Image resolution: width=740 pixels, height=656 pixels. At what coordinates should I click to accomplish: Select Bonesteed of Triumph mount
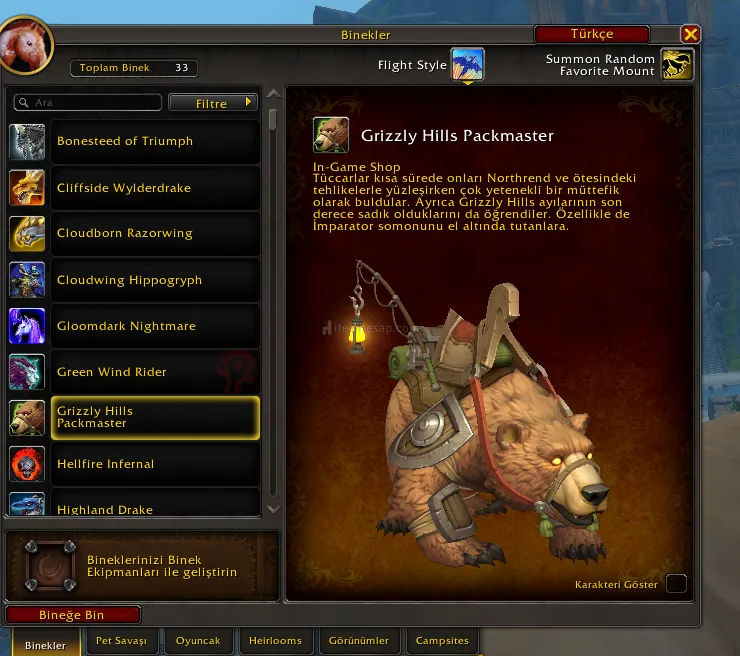tap(134, 142)
